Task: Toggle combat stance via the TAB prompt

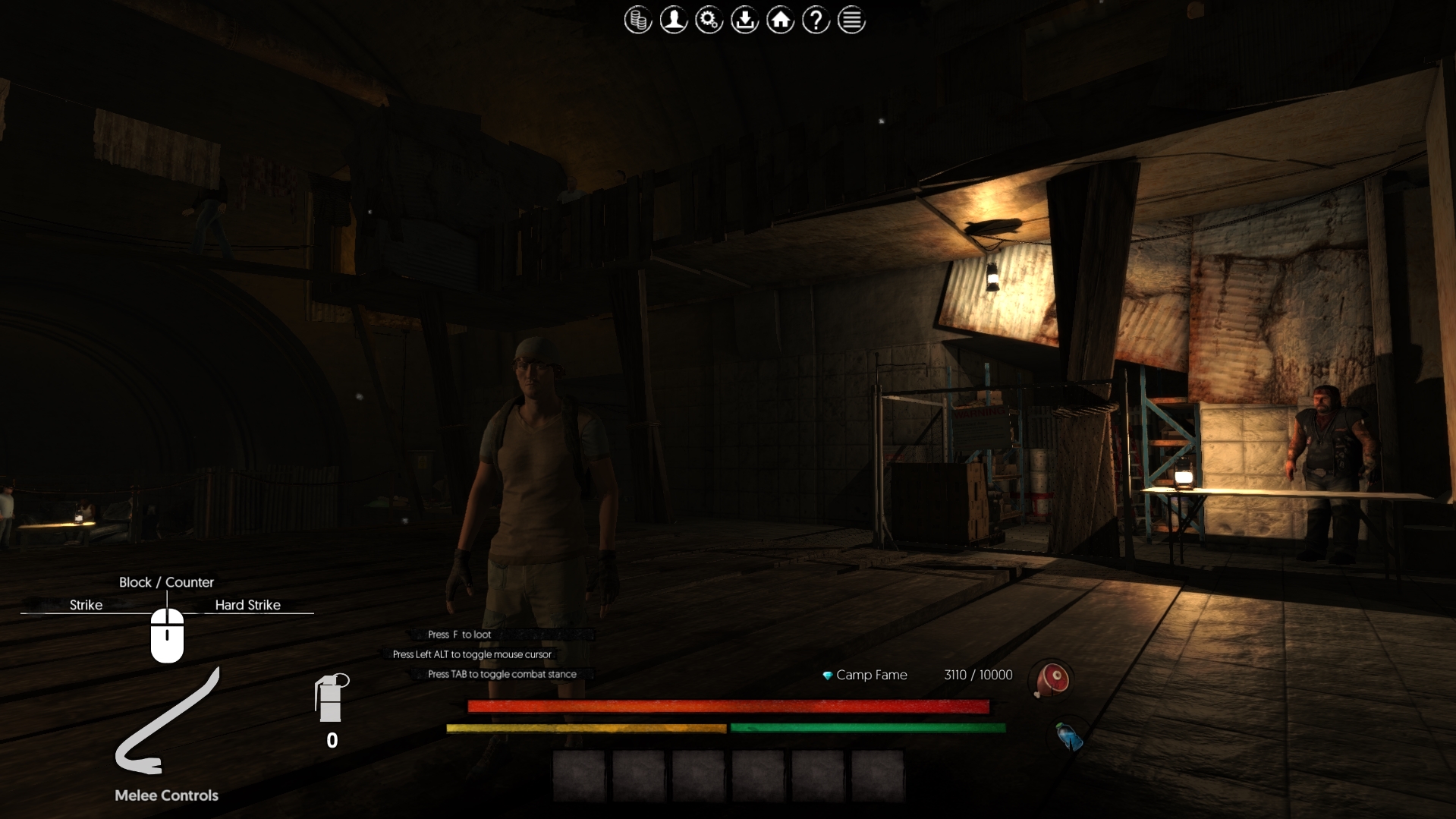Action: coord(502,674)
